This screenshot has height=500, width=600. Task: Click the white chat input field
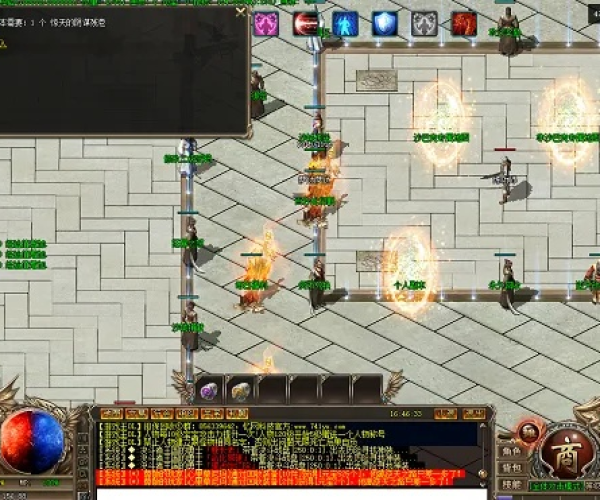coord(290,492)
